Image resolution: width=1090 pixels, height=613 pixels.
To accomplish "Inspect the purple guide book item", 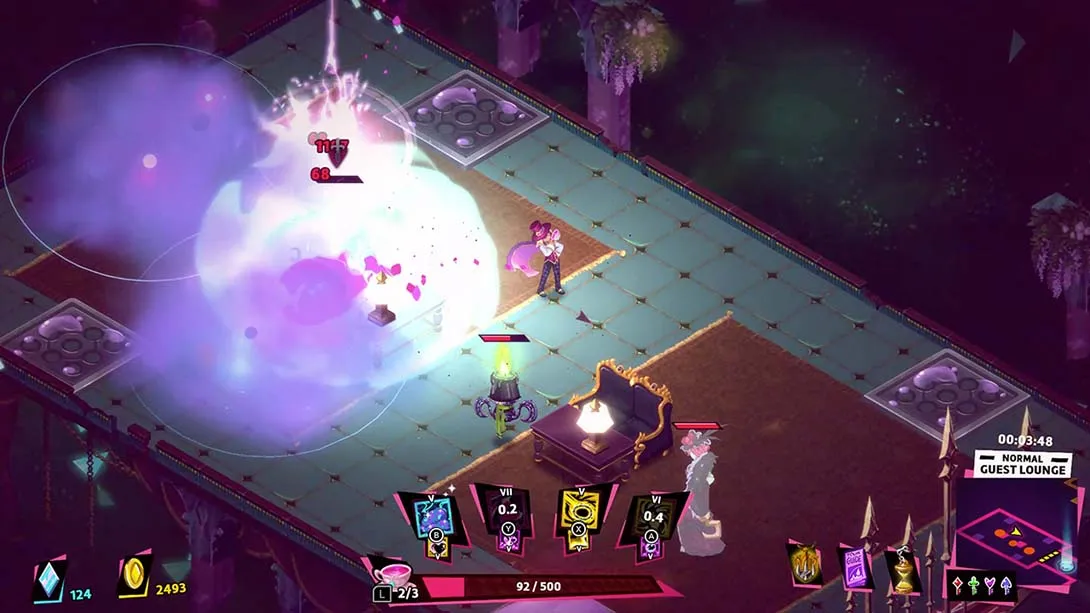I will [x=855, y=567].
